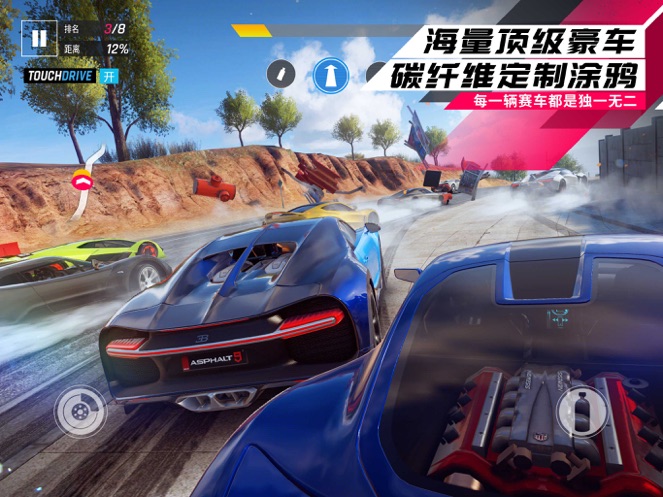Activate the nitro bottle boost button
Screen dimensions: 663x497
click(x=580, y=411)
